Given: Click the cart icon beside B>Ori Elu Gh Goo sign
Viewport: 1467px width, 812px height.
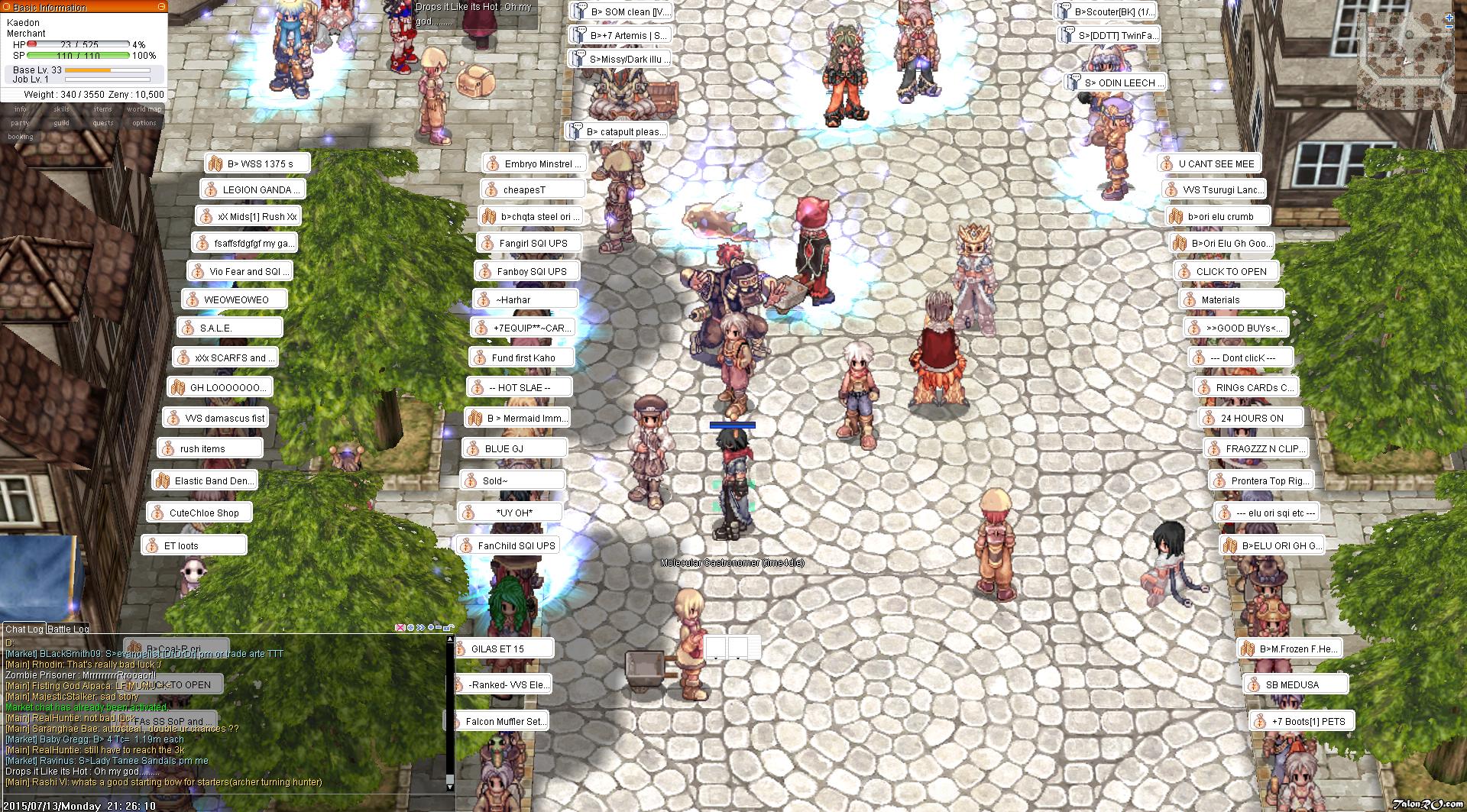Looking at the screenshot, I should (1180, 243).
